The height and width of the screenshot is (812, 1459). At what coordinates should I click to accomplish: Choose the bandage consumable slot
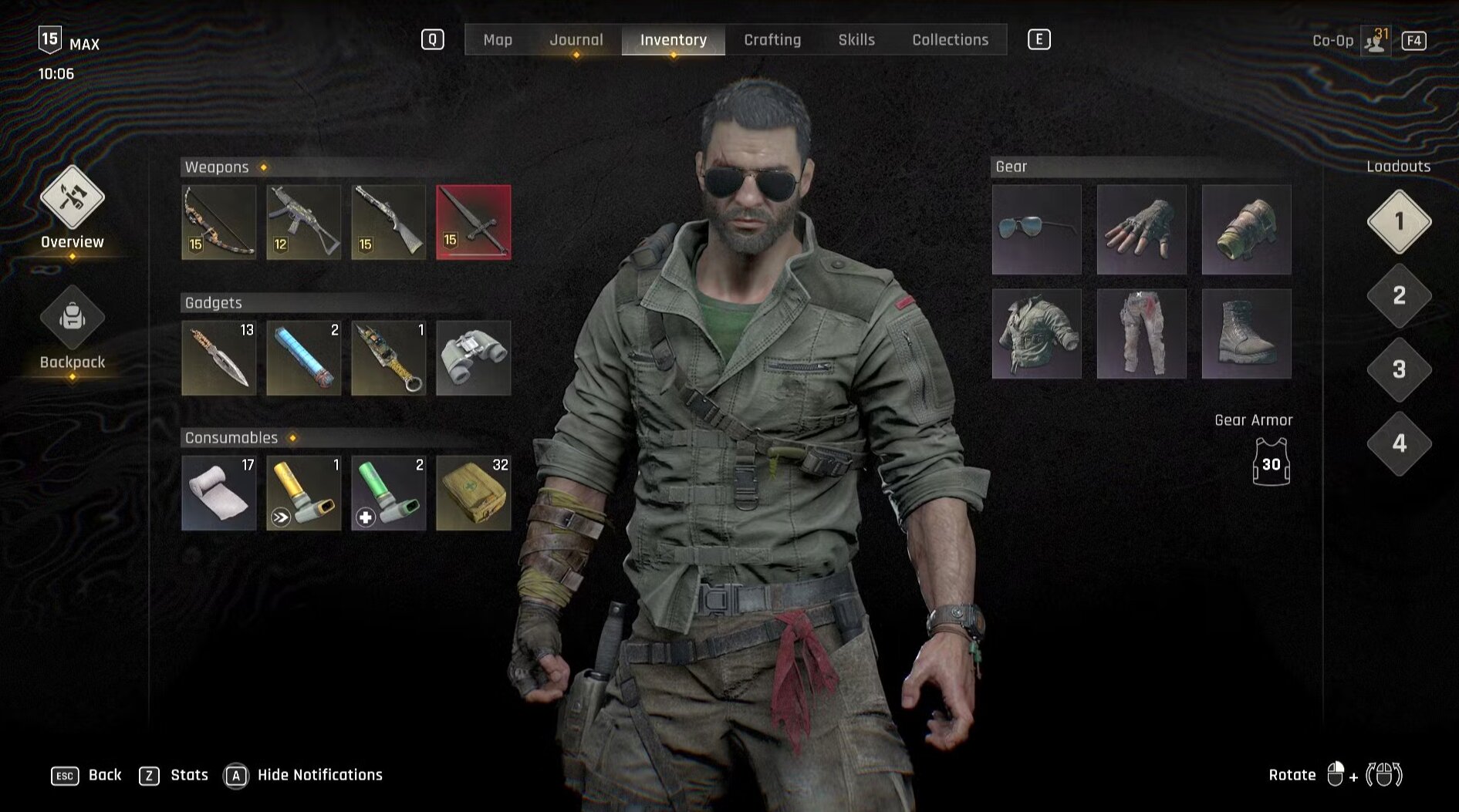[x=219, y=493]
